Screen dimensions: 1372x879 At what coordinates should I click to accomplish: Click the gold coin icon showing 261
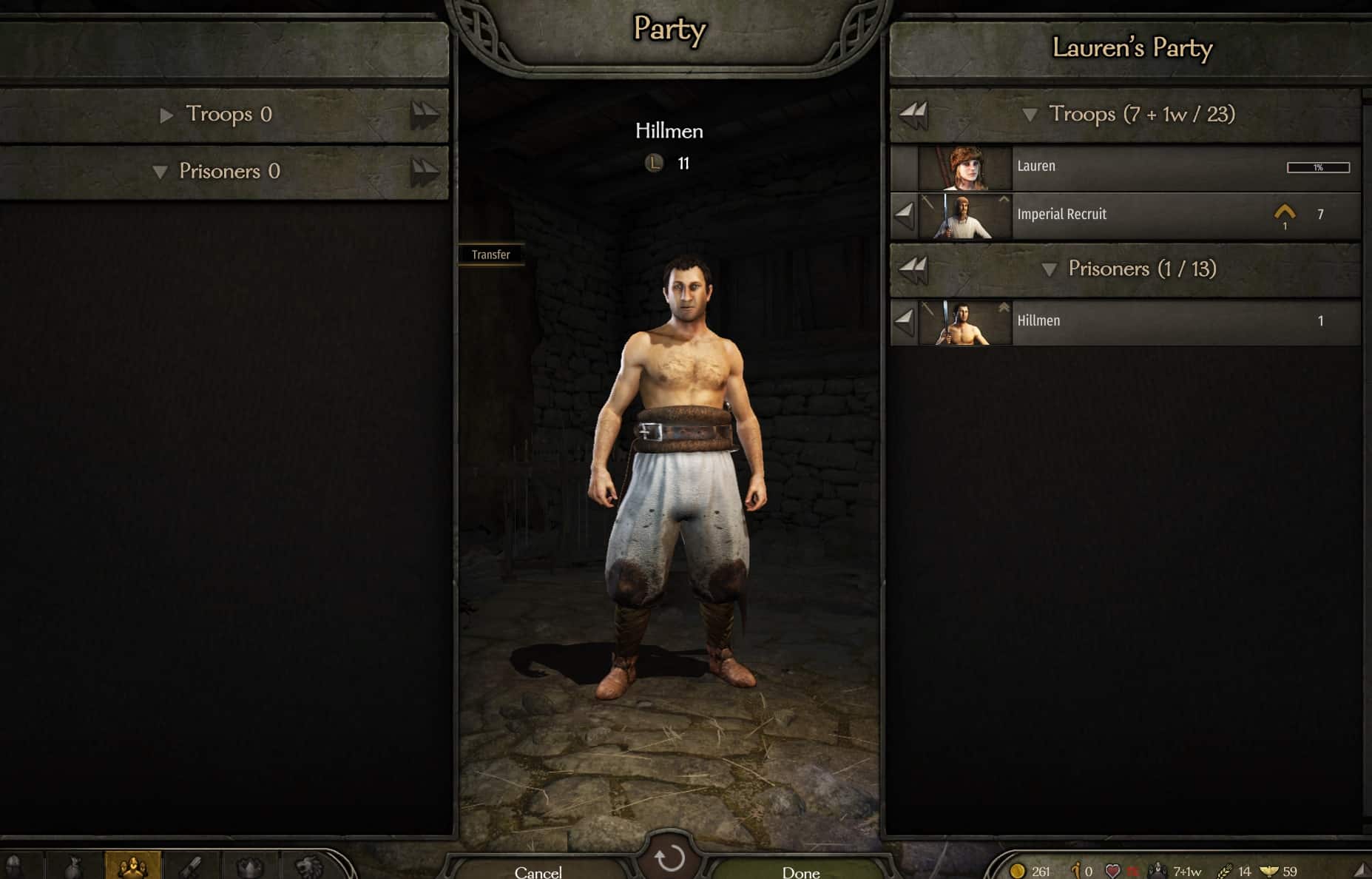1018,870
